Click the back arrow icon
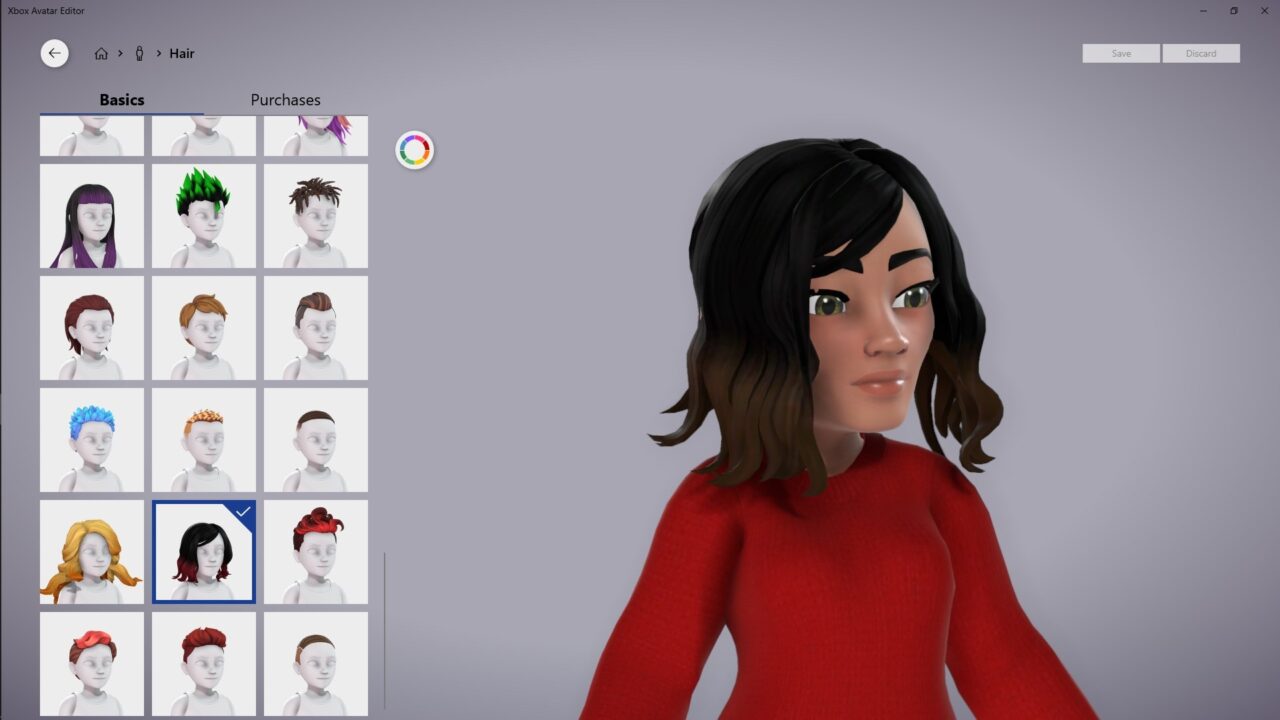The width and height of the screenshot is (1280, 720). click(x=54, y=53)
